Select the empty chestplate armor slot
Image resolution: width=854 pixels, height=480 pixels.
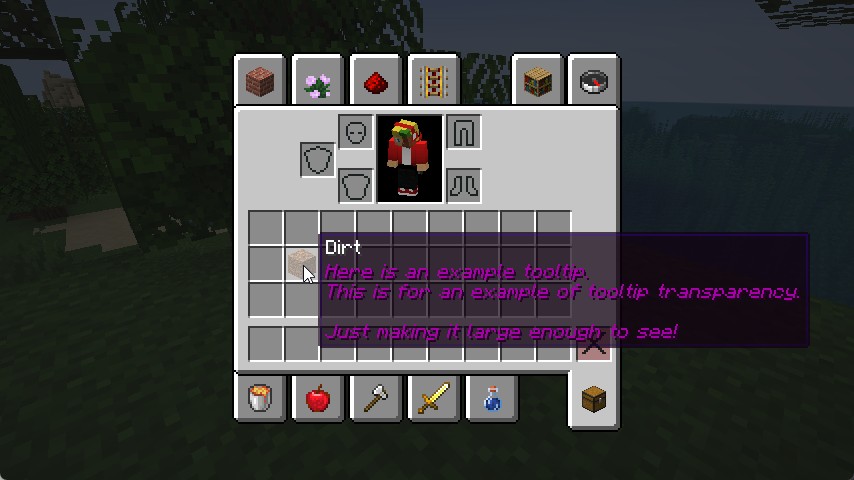coord(356,185)
